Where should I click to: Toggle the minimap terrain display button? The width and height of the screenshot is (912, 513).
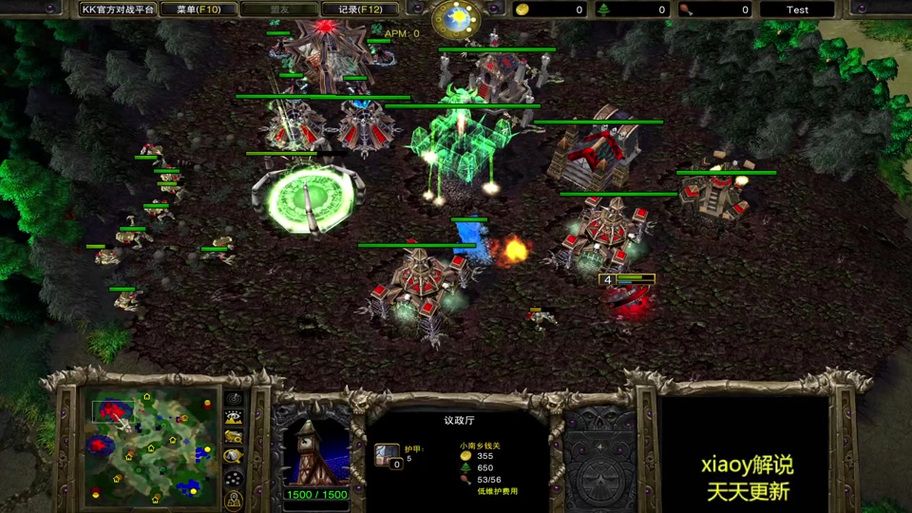[x=233, y=418]
